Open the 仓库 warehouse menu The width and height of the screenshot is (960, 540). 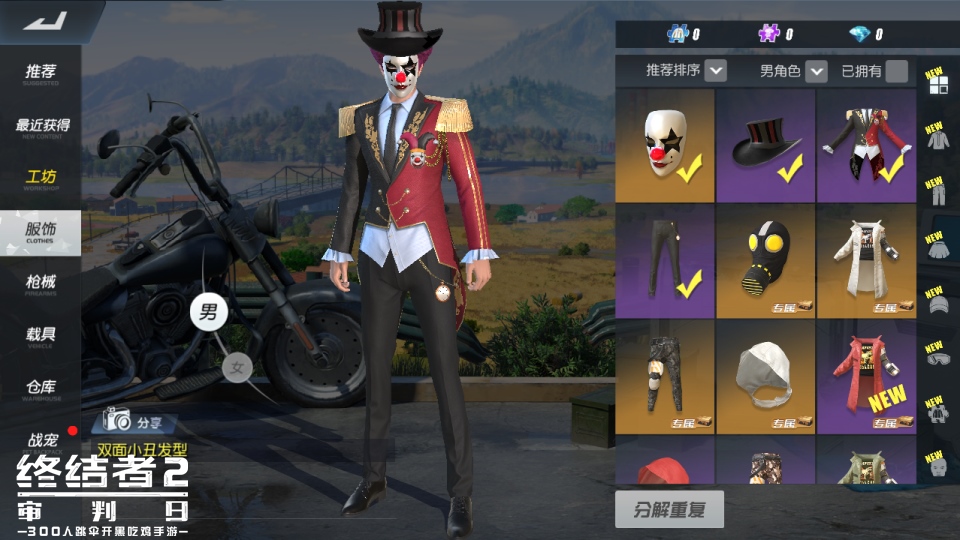(41, 388)
